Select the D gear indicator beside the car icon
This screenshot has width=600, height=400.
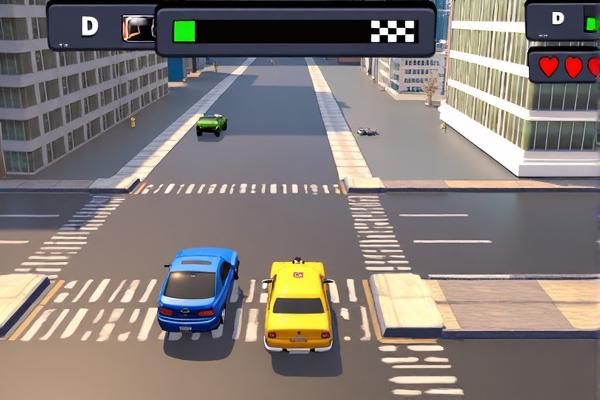[89, 27]
